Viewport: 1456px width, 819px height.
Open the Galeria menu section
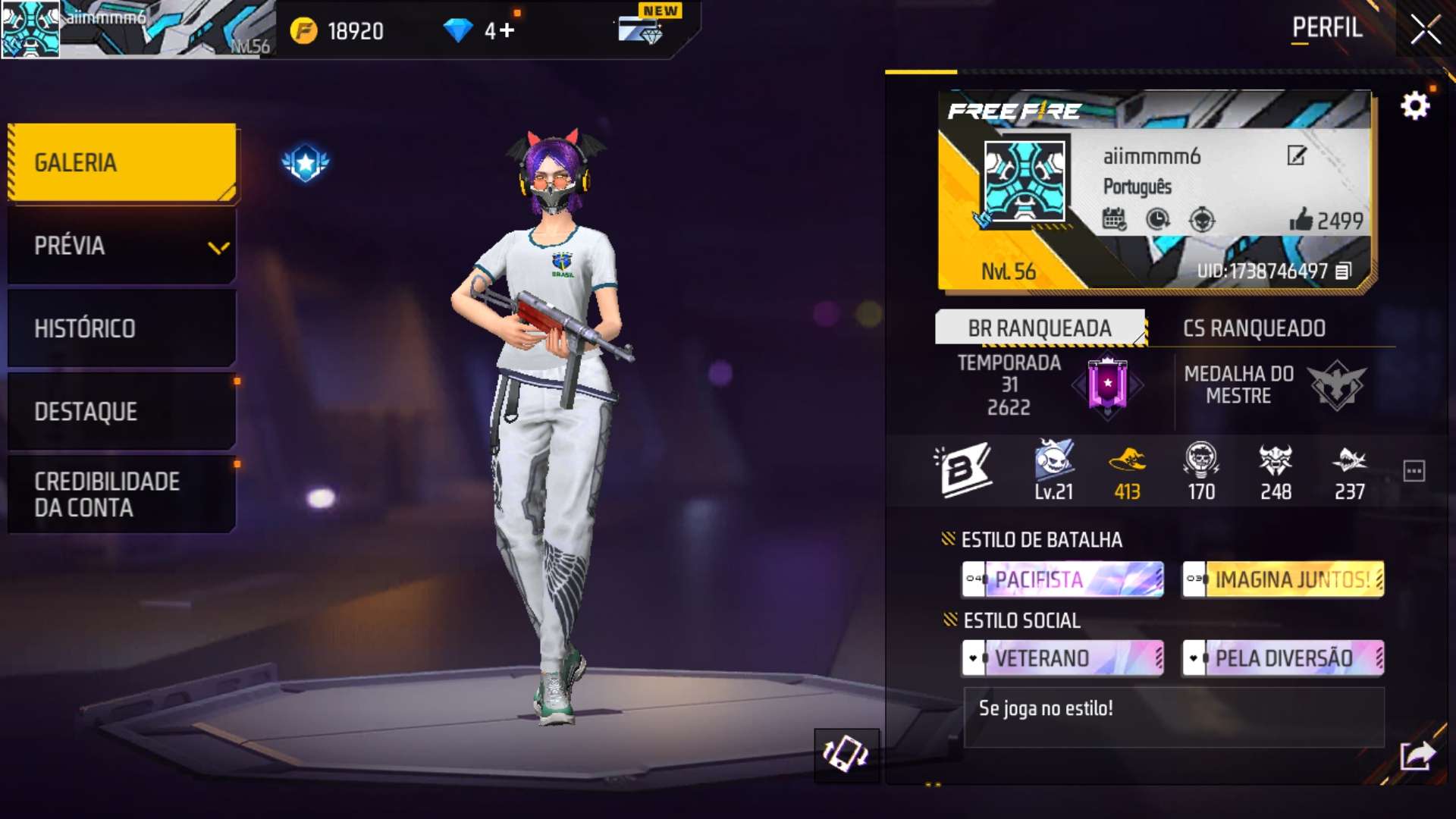pyautogui.click(x=121, y=162)
